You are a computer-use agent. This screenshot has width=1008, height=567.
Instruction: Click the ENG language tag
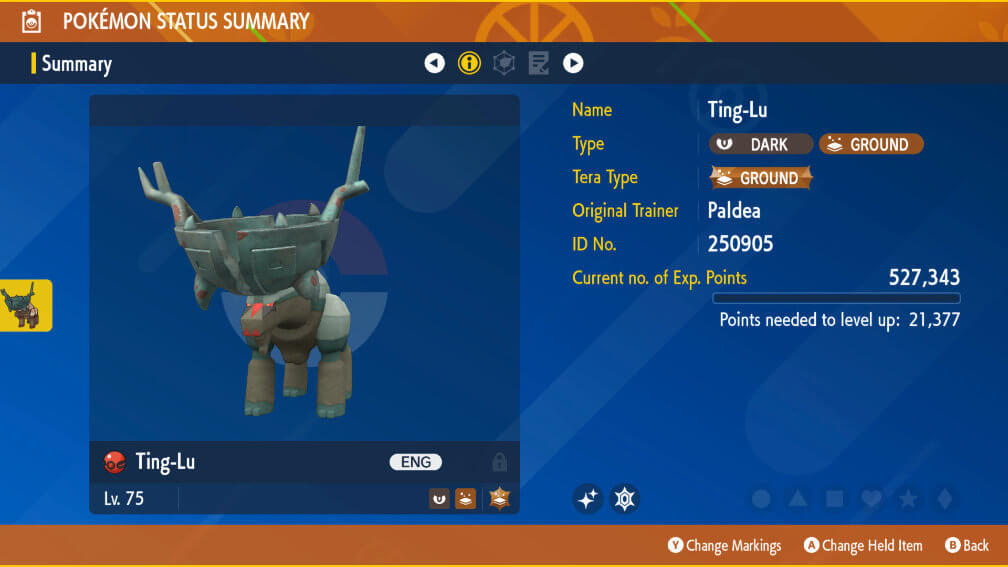point(415,462)
